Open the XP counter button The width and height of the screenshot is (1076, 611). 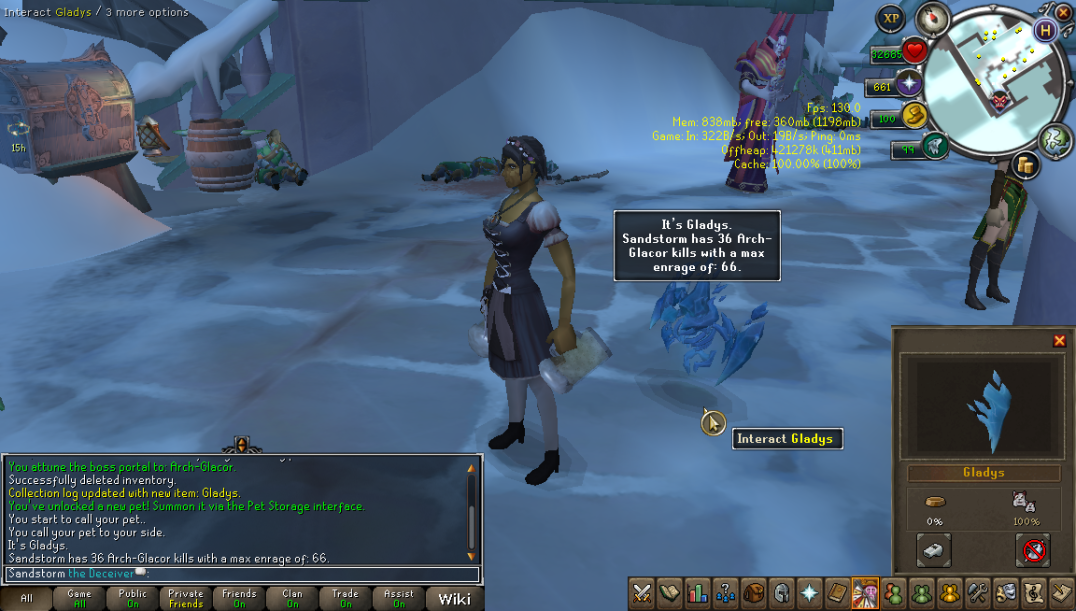[x=889, y=19]
